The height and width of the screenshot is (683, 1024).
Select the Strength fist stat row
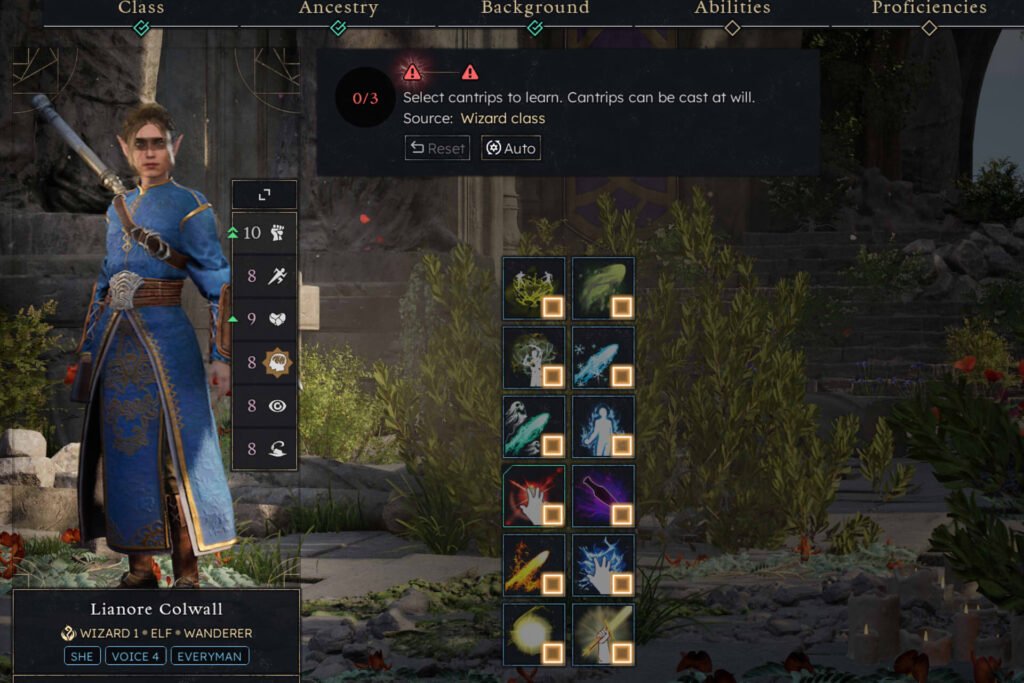[x=264, y=233]
